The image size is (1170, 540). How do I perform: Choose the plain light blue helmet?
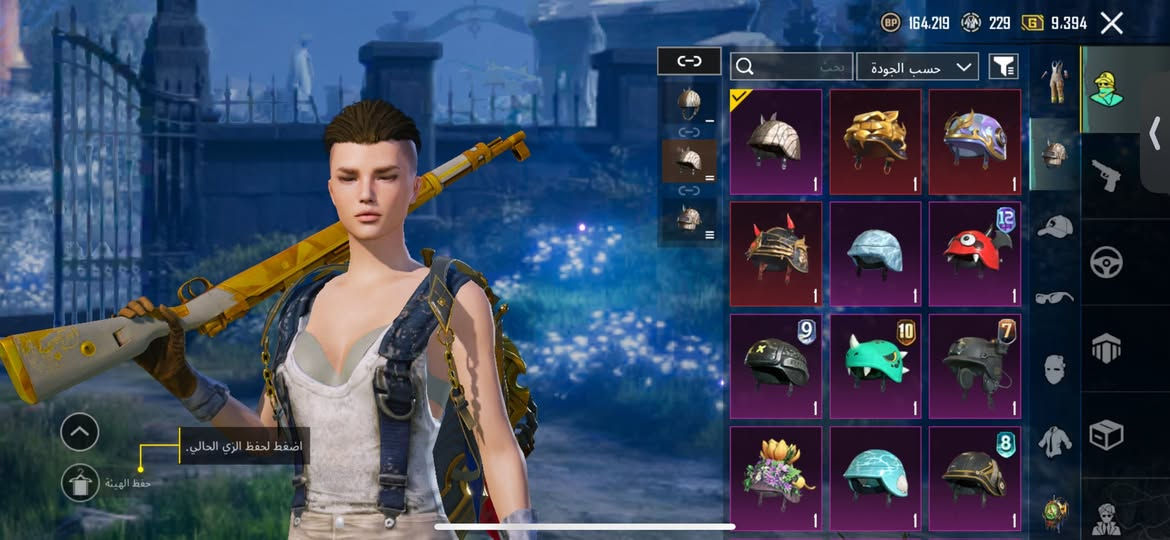tap(875, 253)
